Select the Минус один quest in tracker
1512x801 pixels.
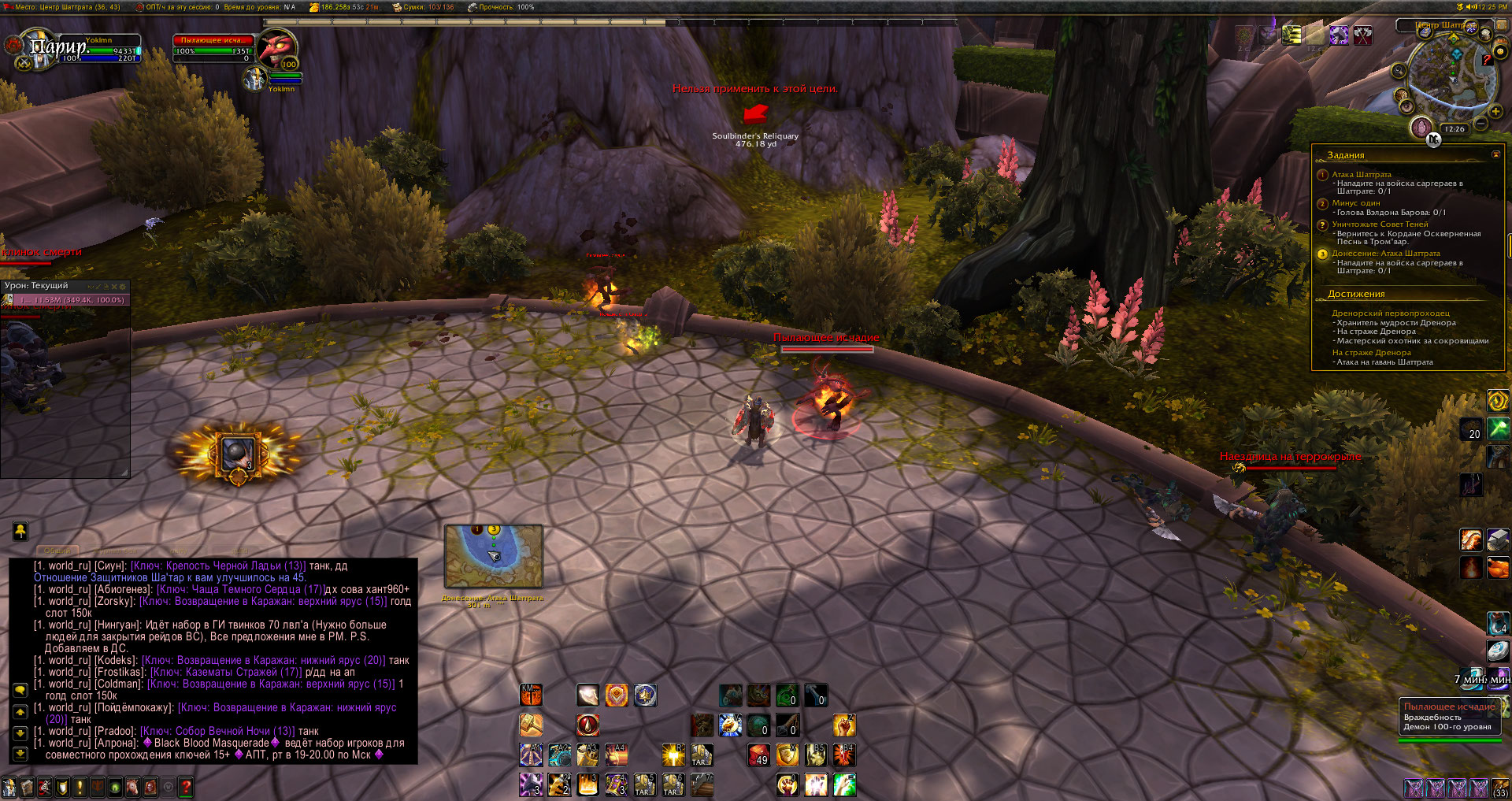click(x=1355, y=203)
